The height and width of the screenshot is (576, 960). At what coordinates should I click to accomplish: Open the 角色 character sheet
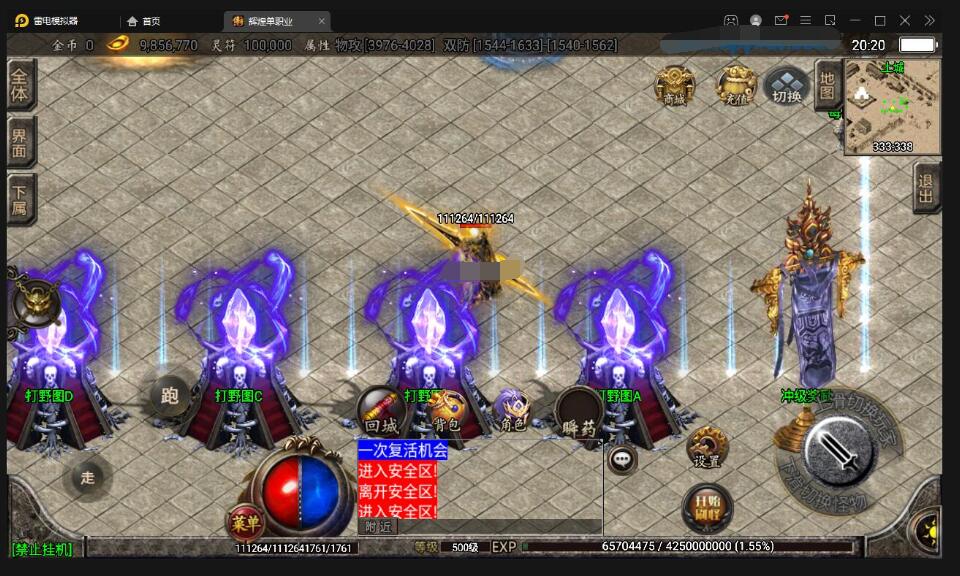513,410
